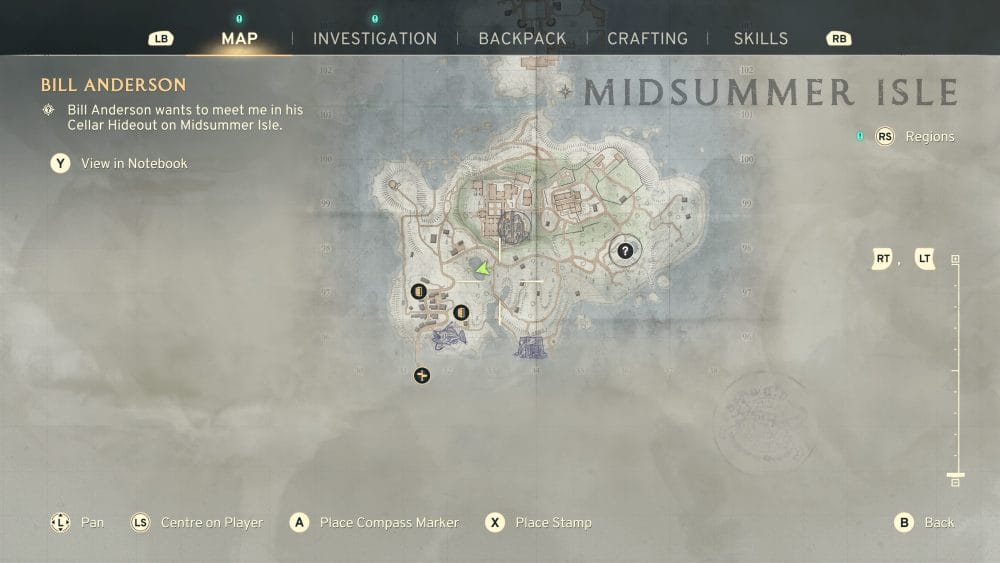The image size is (1000, 563).
Task: Select the blue fish stamp on the map
Action: coord(448,336)
